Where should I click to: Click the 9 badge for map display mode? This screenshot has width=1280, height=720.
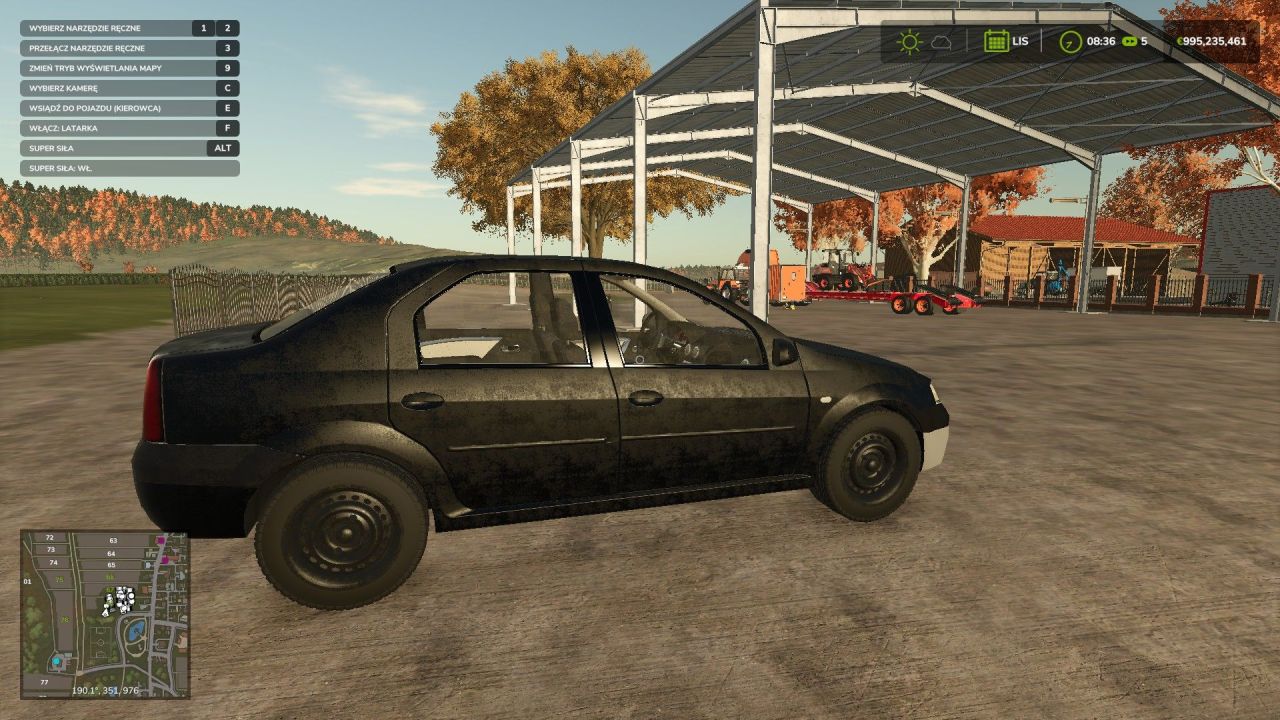[x=228, y=68]
